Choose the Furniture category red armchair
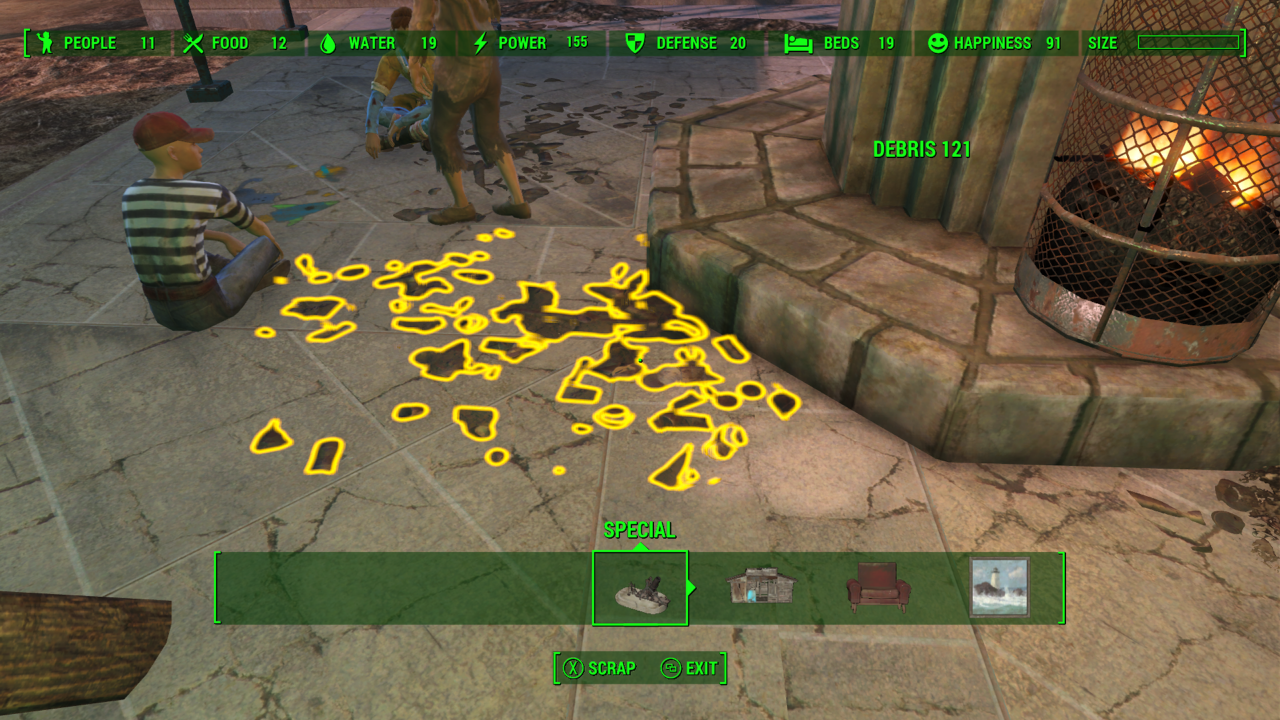The image size is (1280, 720). point(878,587)
